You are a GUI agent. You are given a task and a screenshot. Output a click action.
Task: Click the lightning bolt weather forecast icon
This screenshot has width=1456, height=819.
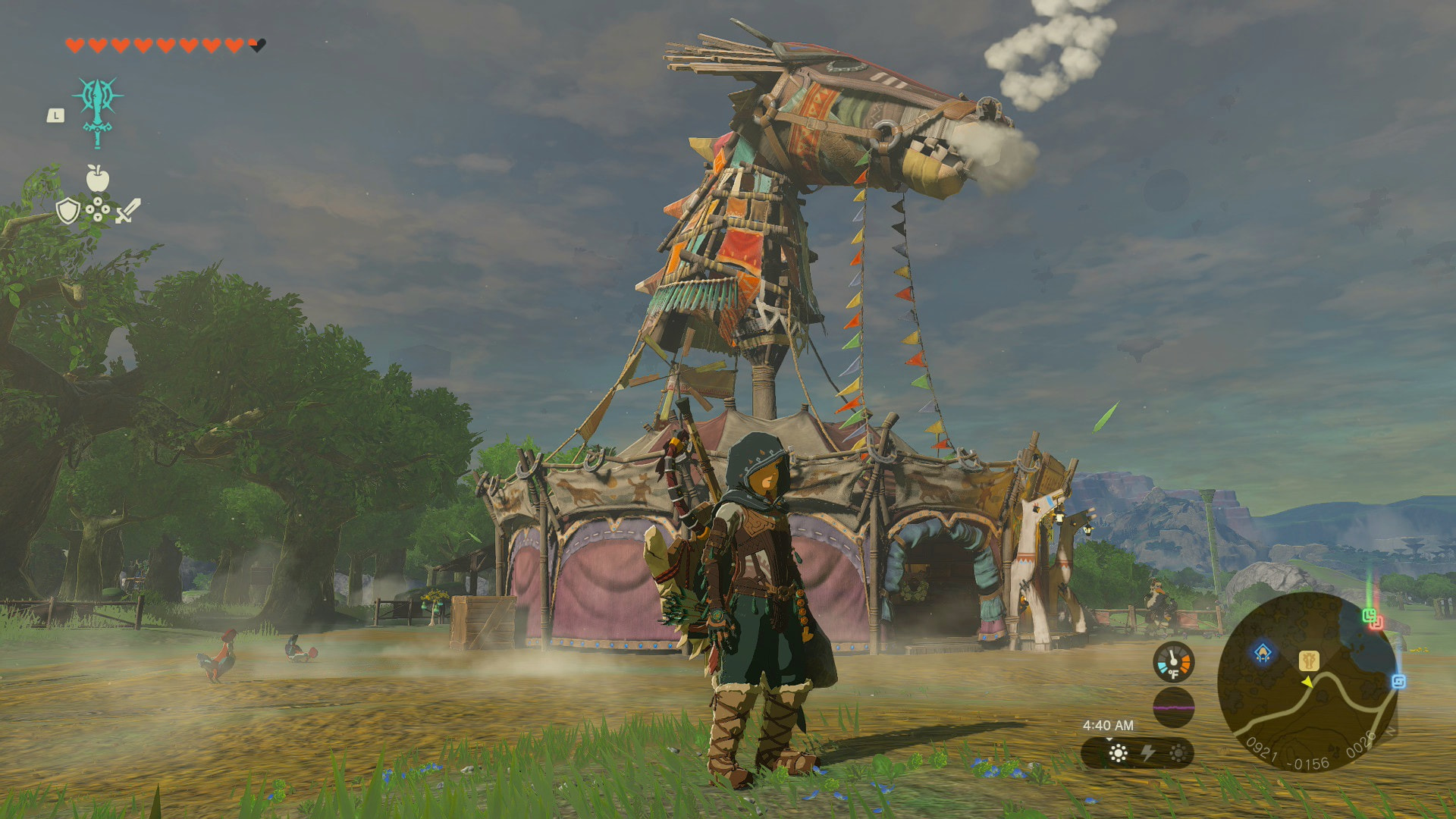1148,752
